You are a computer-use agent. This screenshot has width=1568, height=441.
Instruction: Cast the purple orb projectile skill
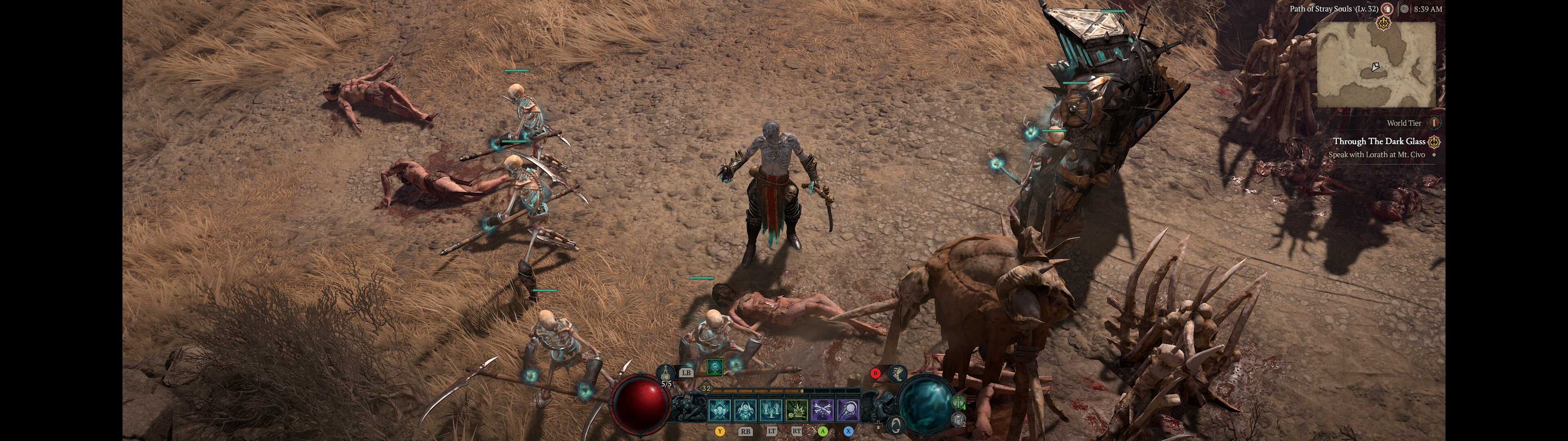pyautogui.click(x=848, y=410)
